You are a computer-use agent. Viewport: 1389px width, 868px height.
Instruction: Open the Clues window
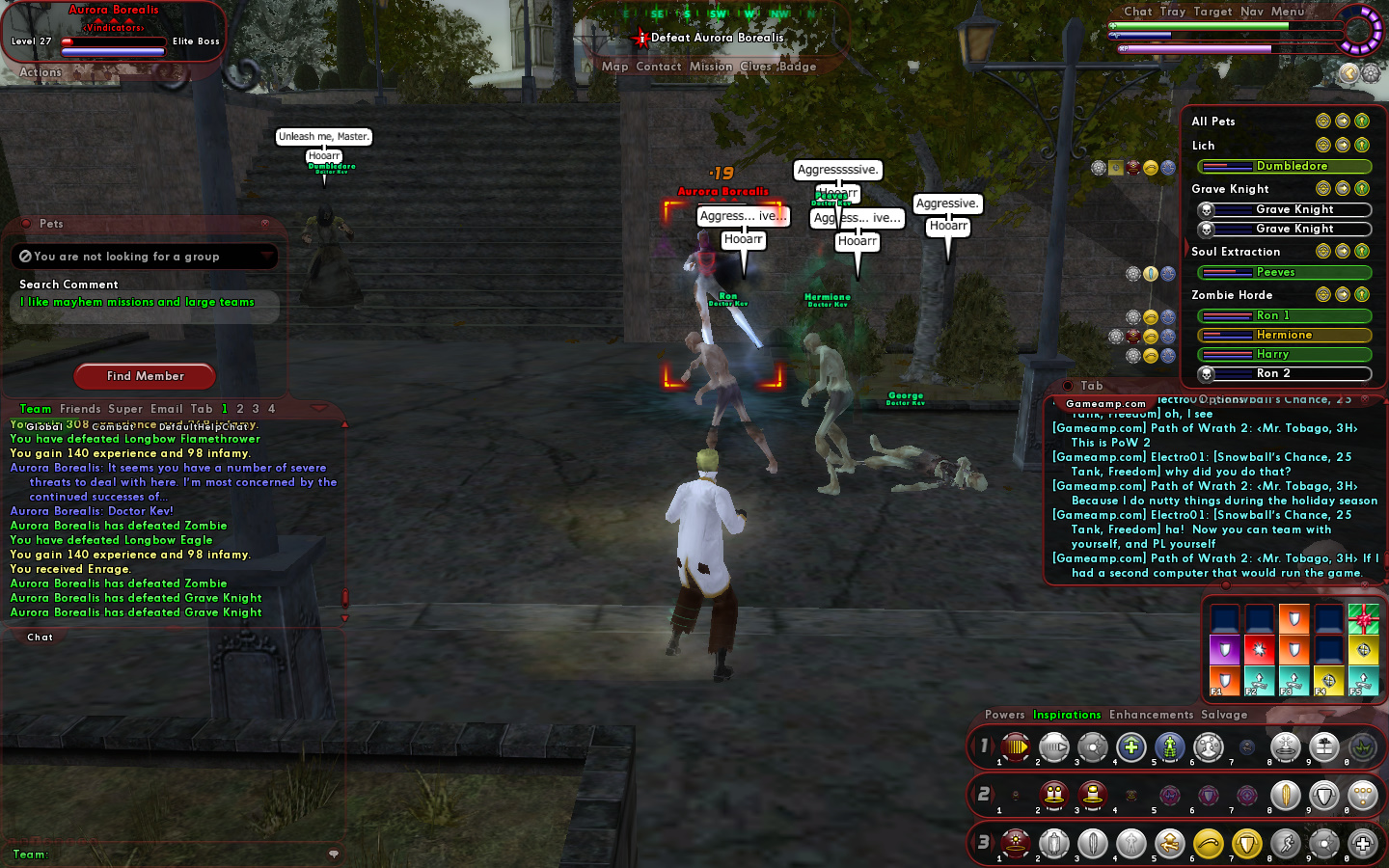coord(755,67)
